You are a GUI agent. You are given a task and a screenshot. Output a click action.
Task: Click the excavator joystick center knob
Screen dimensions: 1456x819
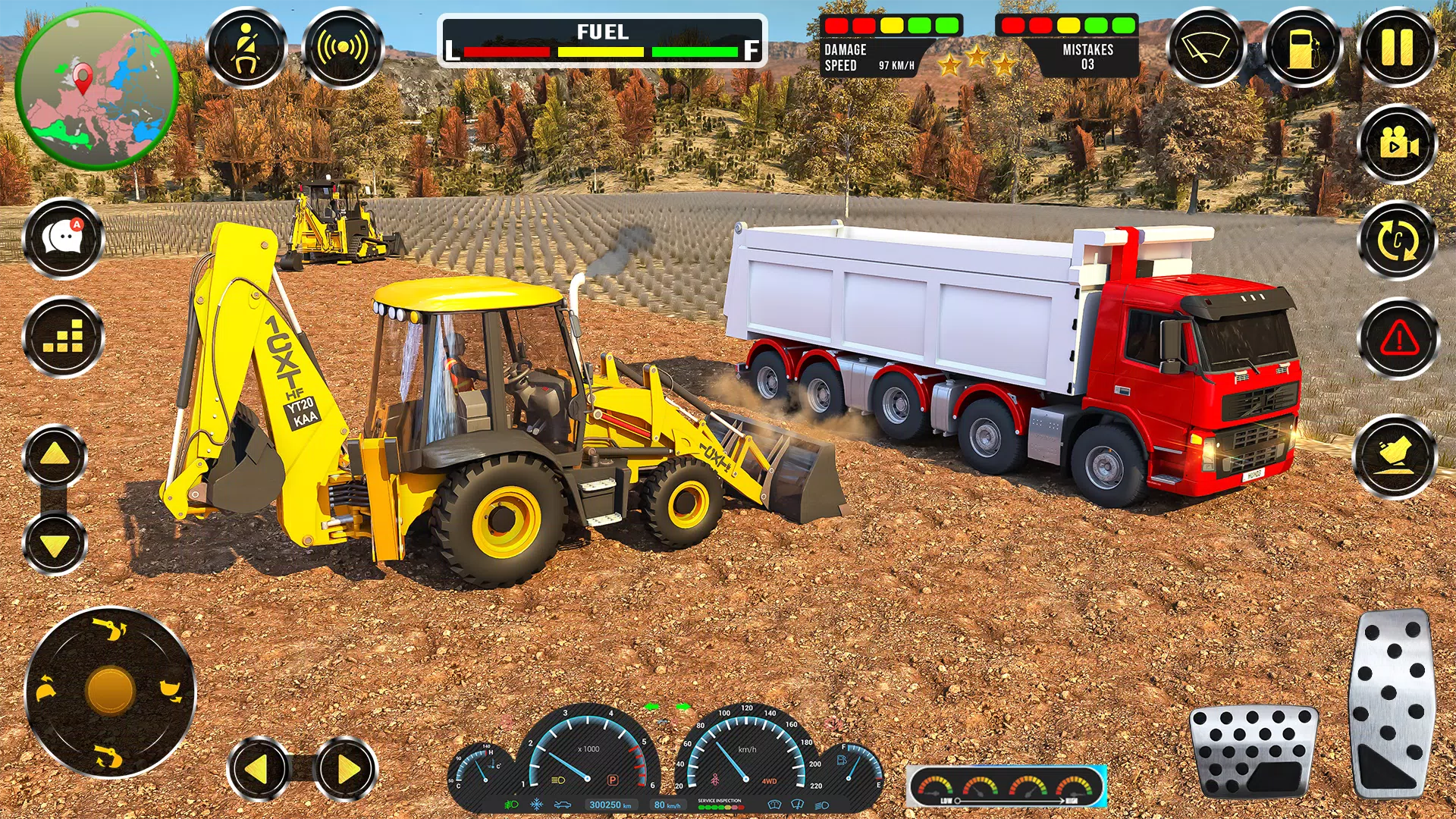point(111,692)
